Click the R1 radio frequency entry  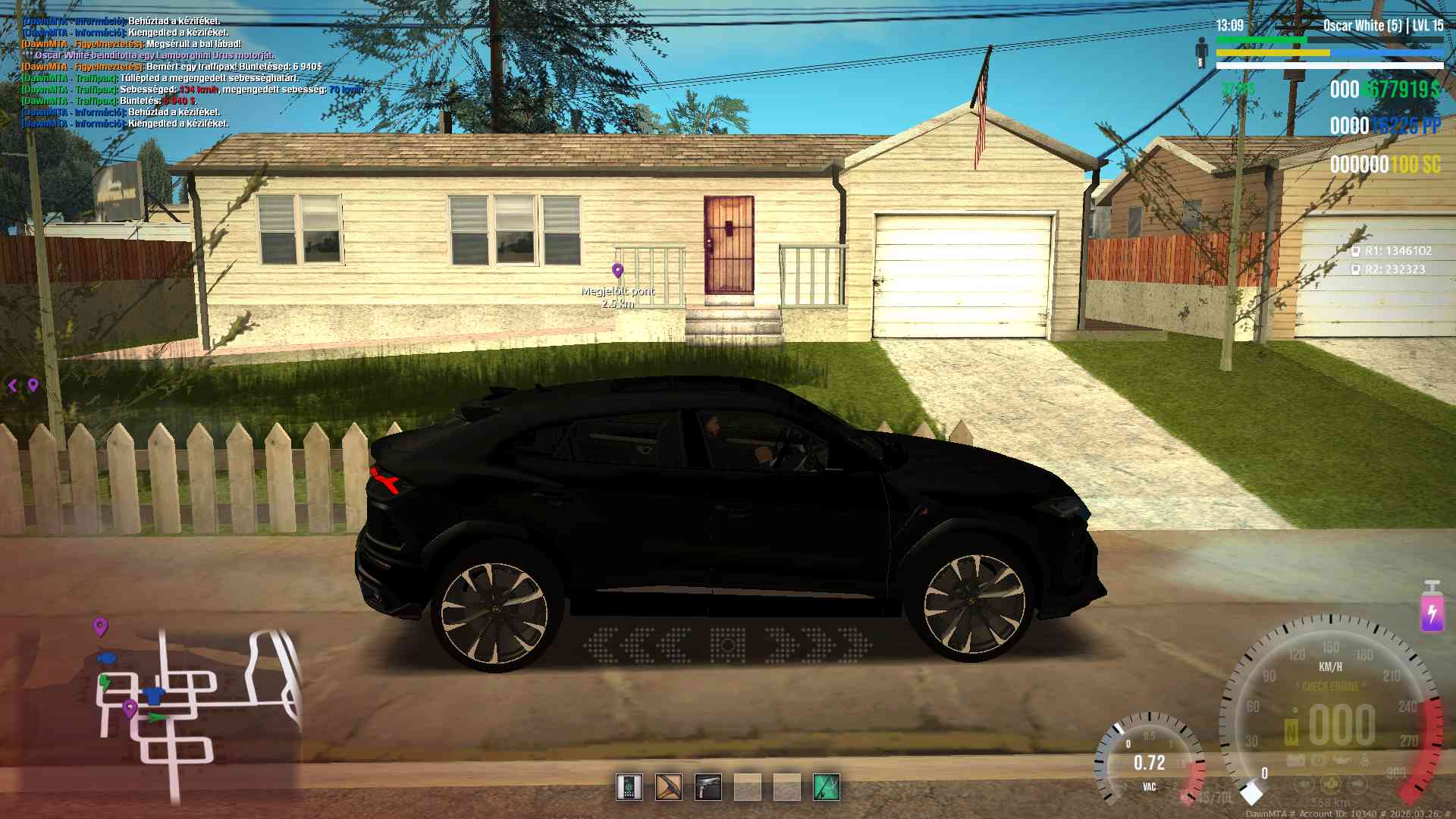1392,251
